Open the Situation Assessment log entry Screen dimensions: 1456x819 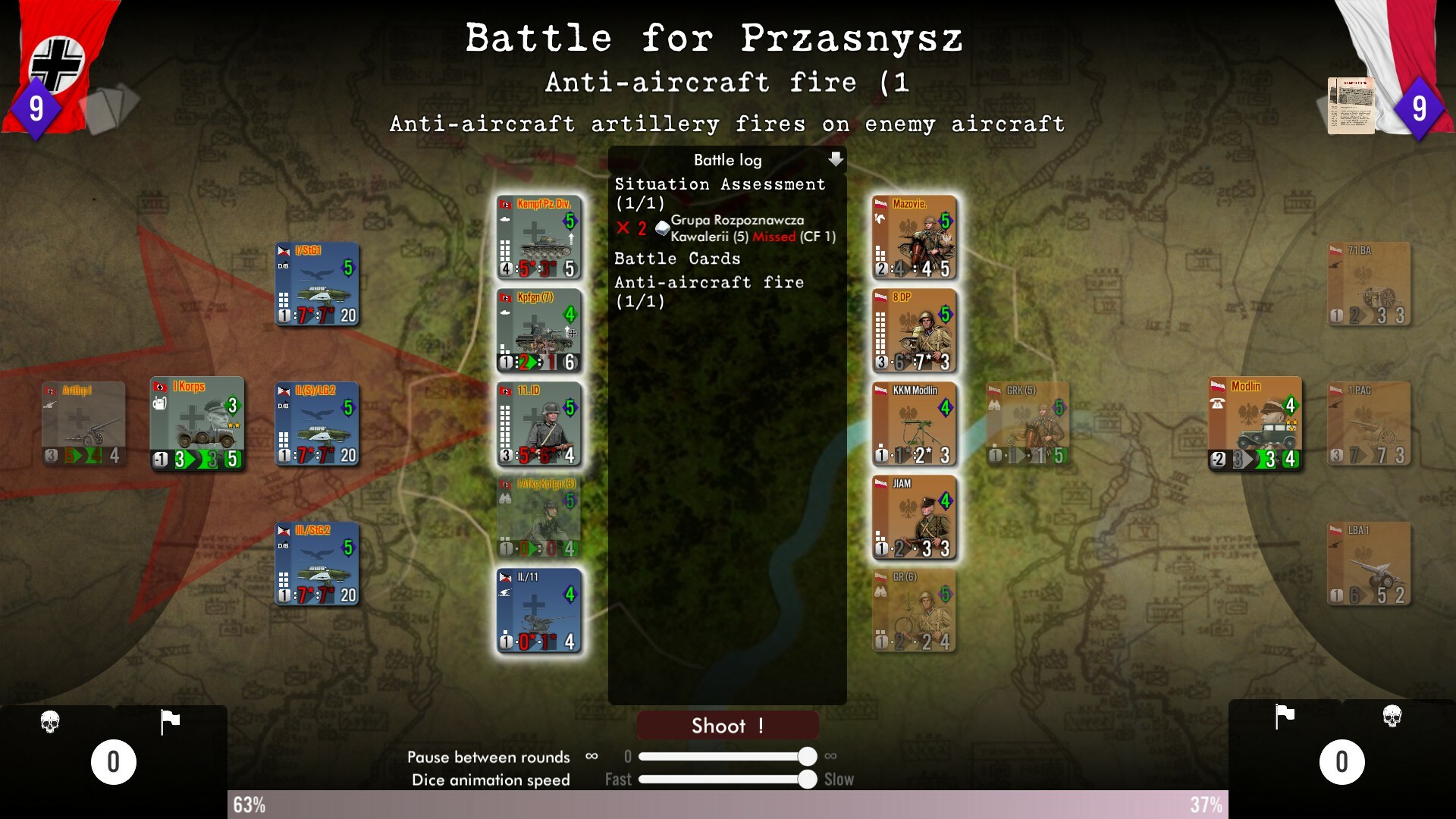tap(718, 184)
